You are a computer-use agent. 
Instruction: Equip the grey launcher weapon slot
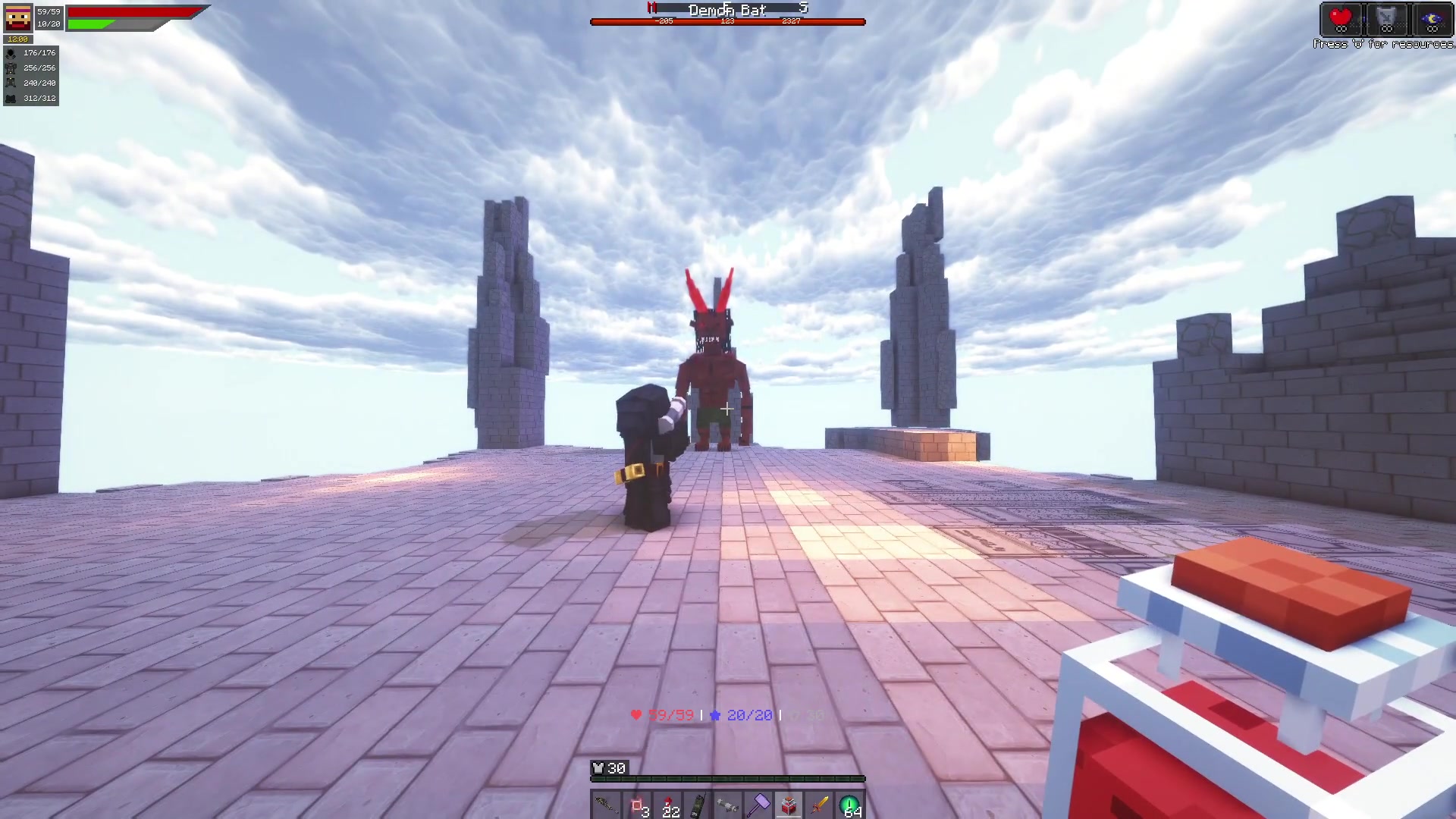[728, 805]
